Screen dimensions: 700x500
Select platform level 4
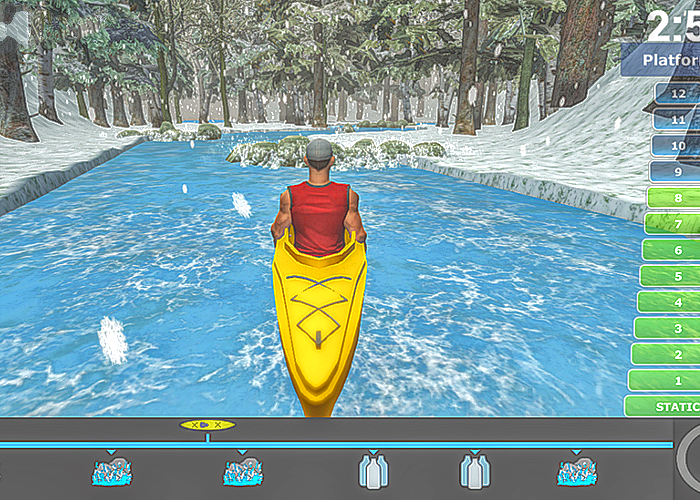668,302
